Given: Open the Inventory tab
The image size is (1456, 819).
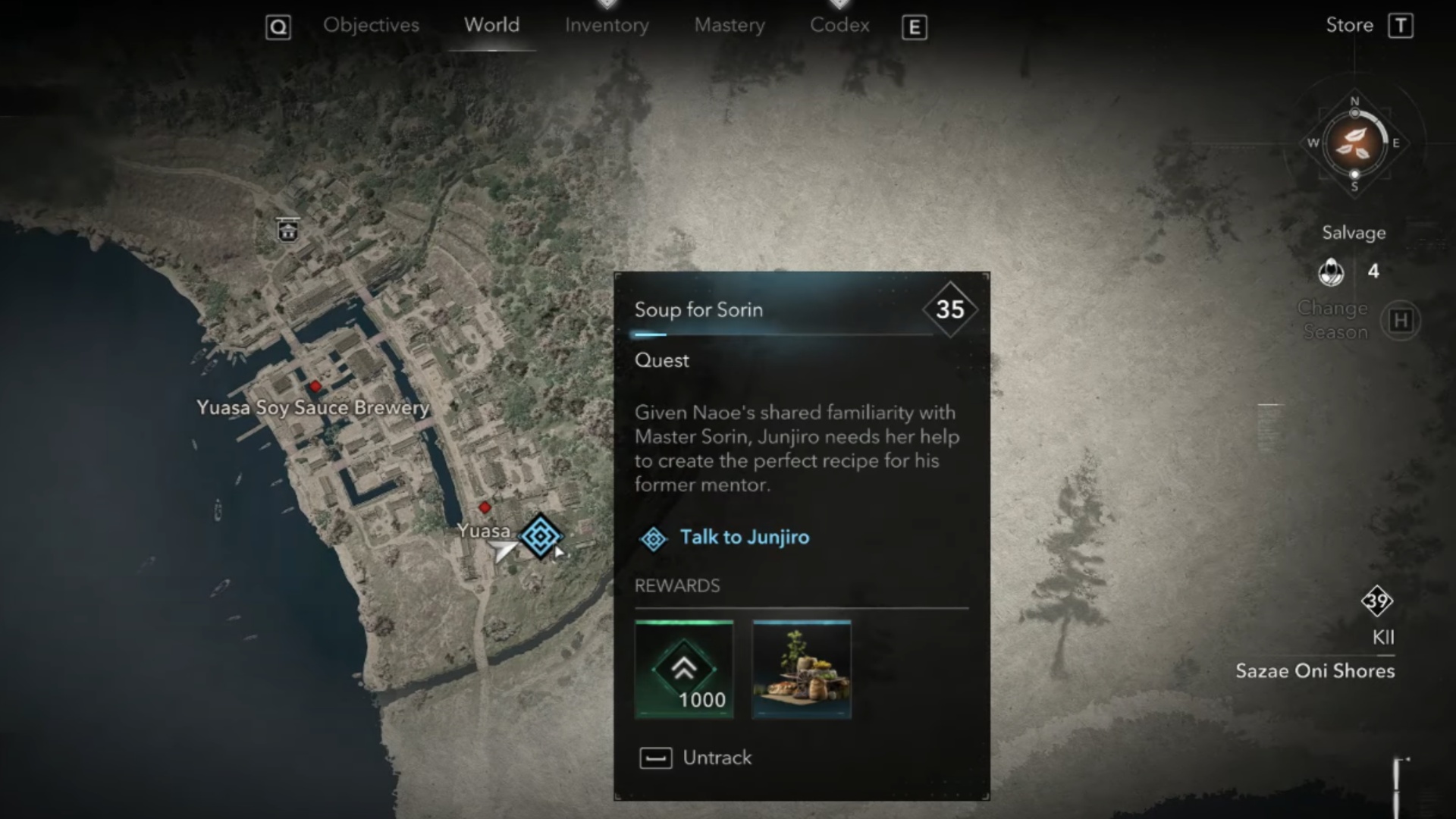Looking at the screenshot, I should (x=607, y=26).
